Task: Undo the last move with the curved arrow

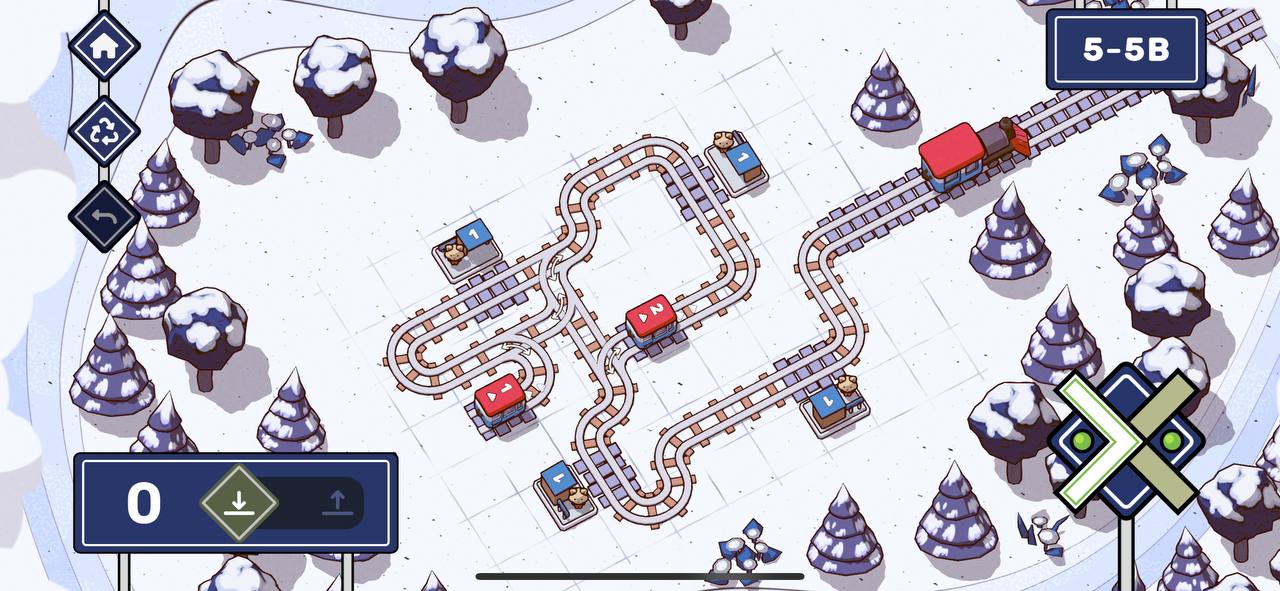Action: click(x=104, y=216)
